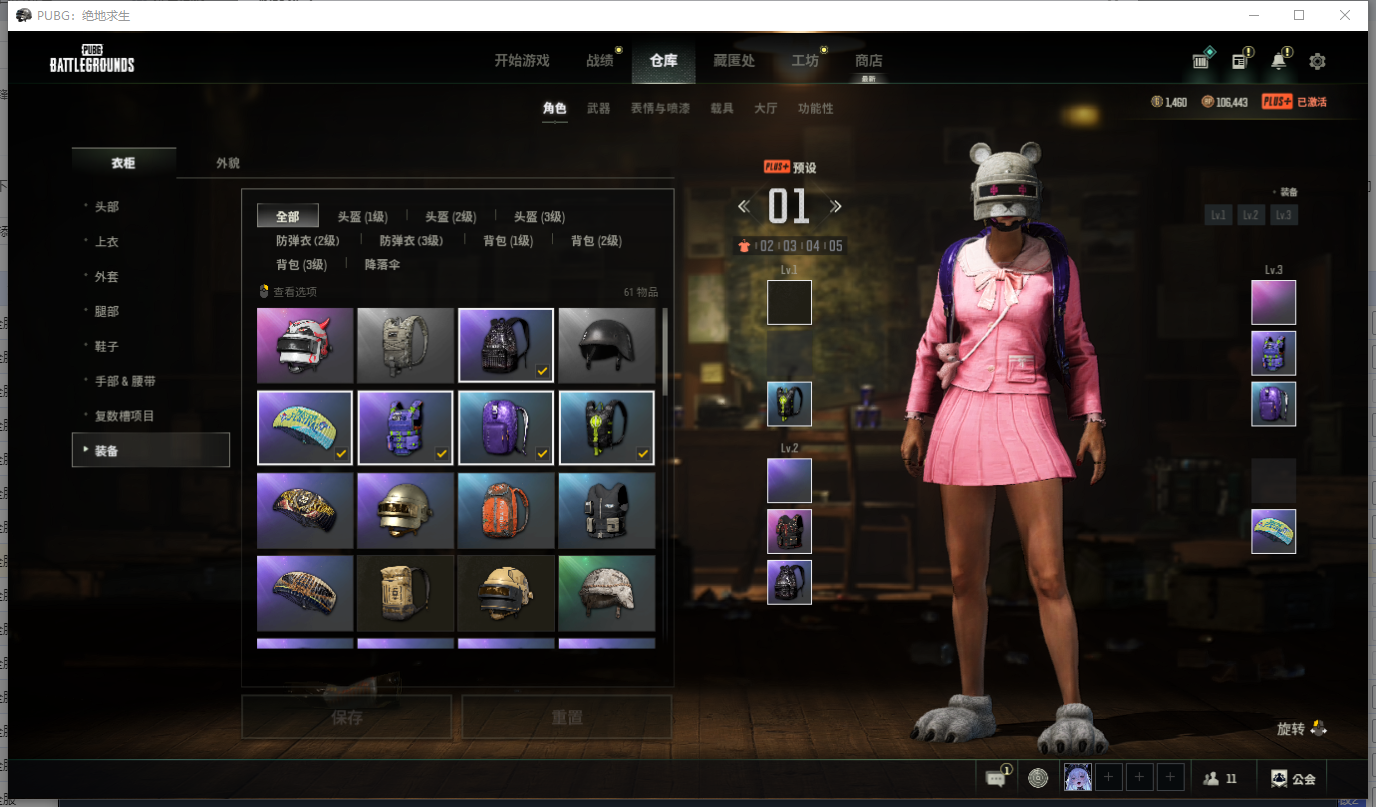
Task: Open the settings gear icon
Action: tap(1317, 62)
